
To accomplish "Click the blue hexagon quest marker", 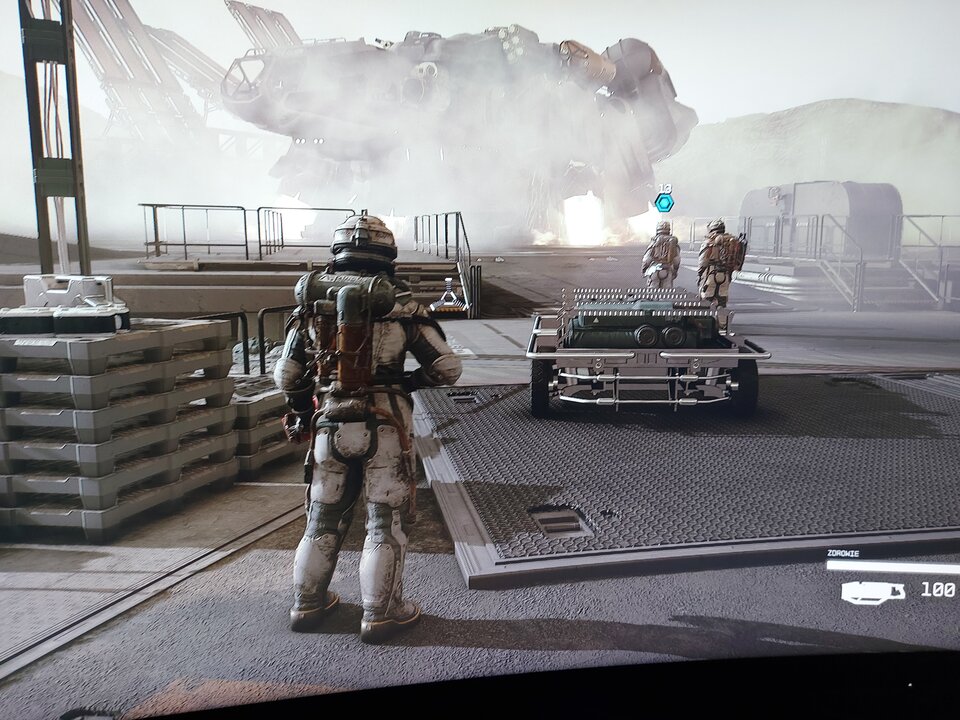I will (664, 203).
